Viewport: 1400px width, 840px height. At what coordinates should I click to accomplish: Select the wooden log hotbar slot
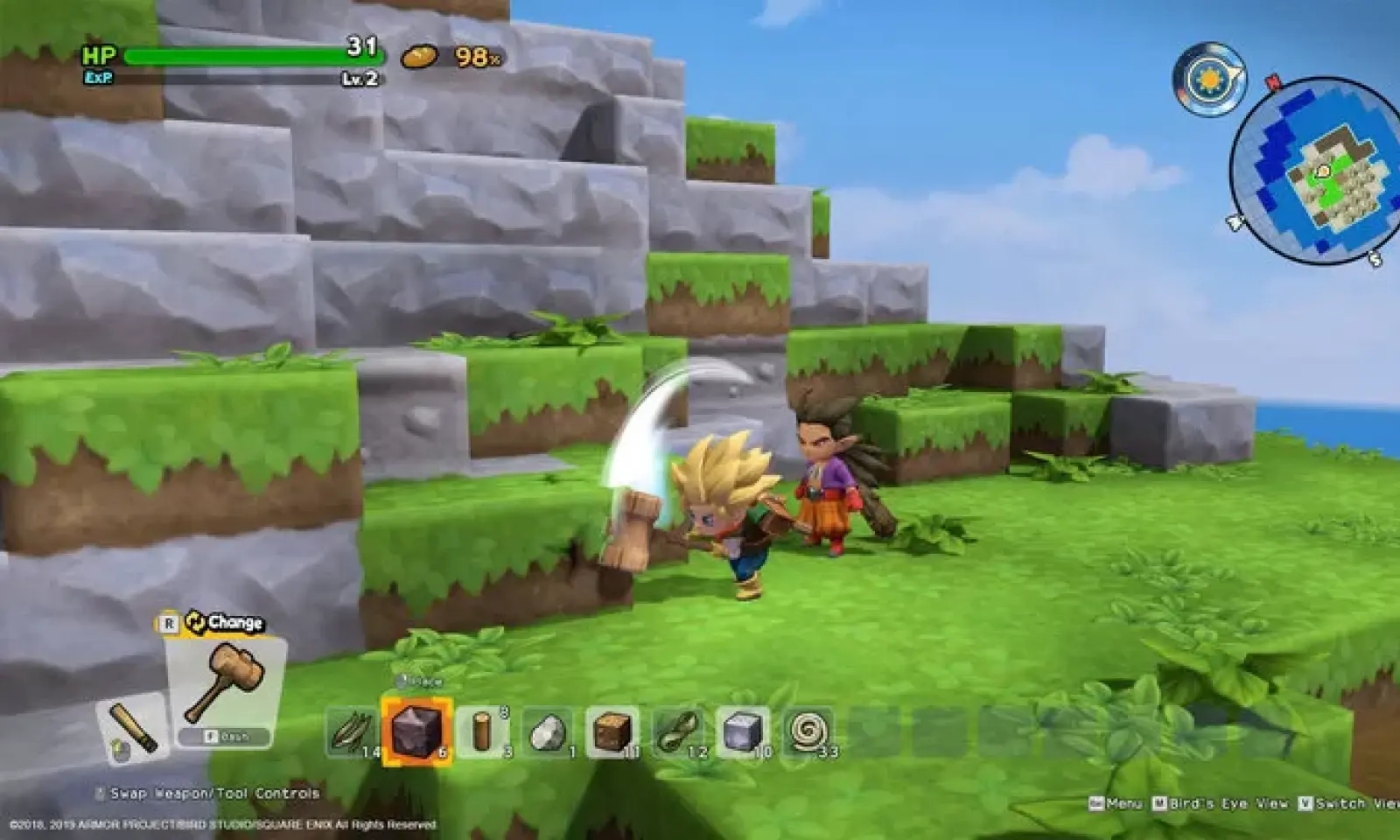(483, 731)
